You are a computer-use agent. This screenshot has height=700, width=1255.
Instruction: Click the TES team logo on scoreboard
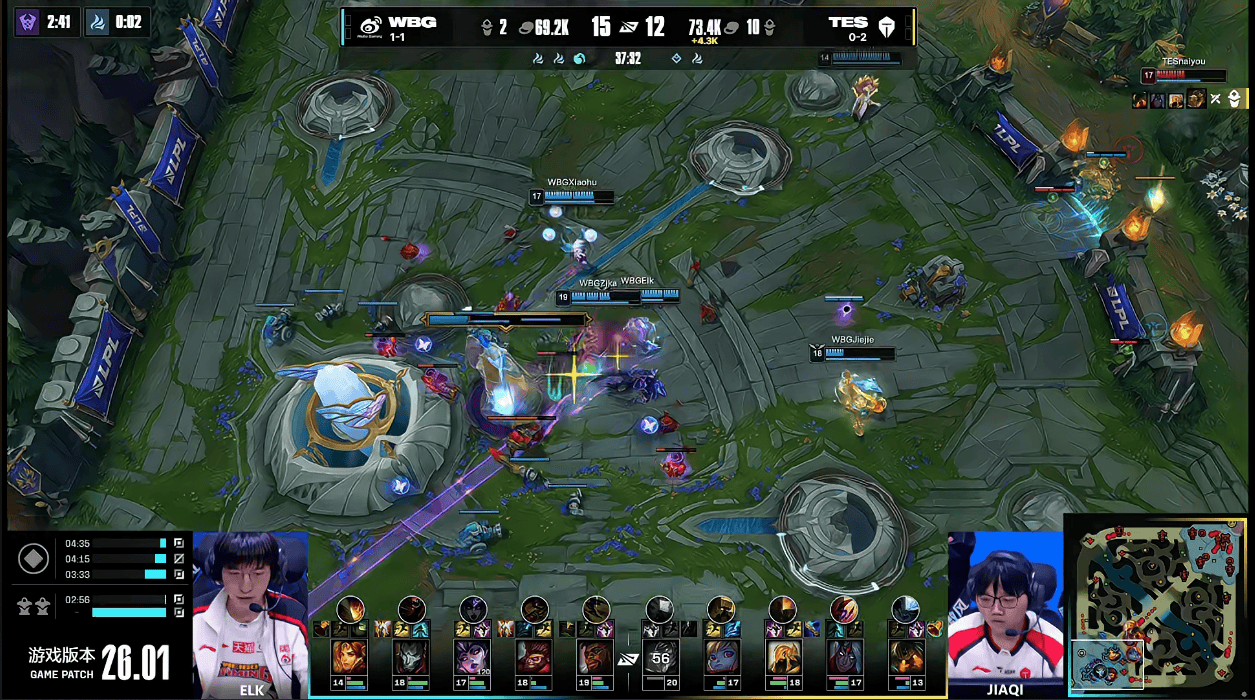pos(884,27)
